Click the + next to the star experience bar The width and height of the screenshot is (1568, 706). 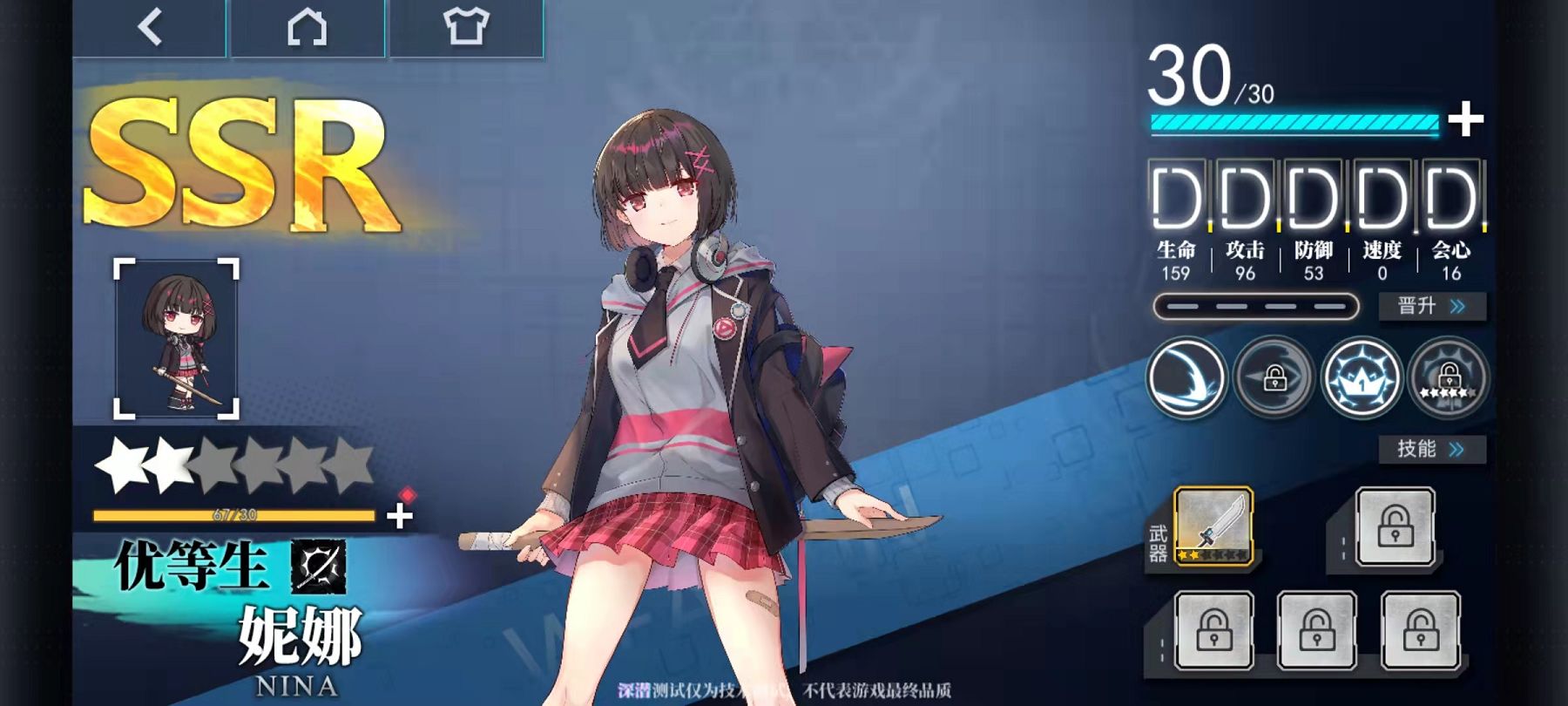pos(396,515)
